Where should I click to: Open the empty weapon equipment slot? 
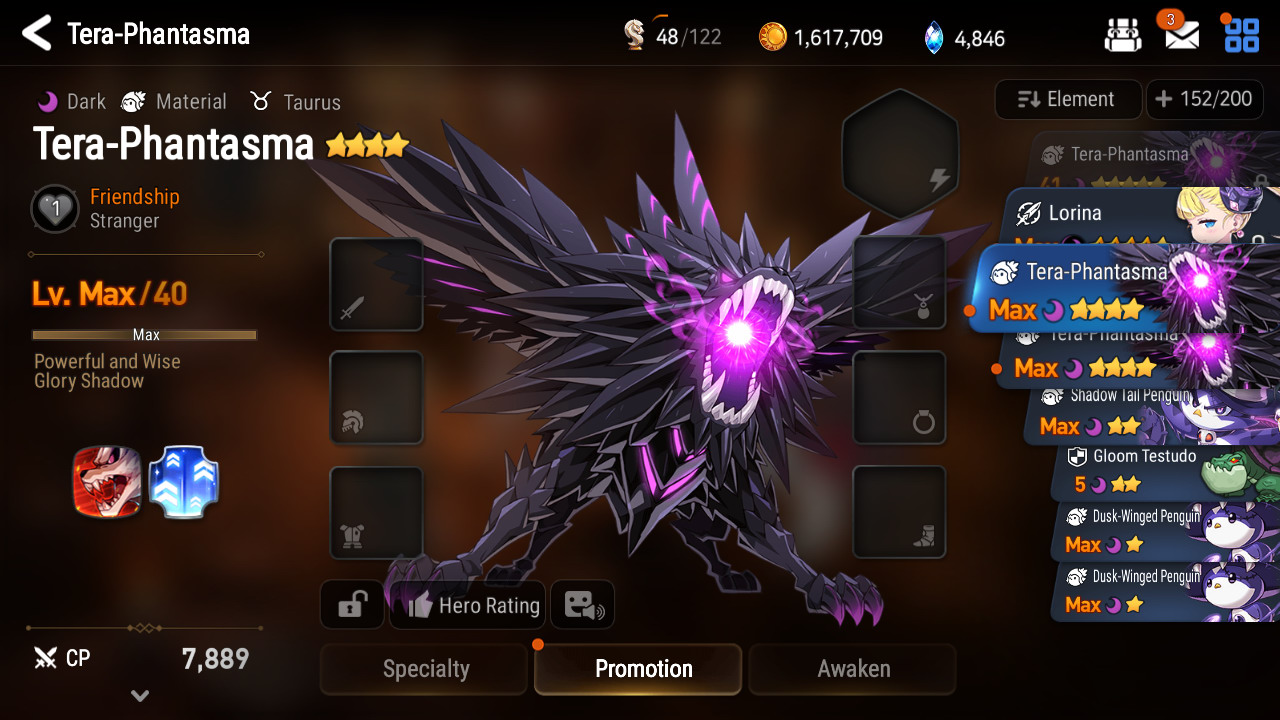point(376,284)
